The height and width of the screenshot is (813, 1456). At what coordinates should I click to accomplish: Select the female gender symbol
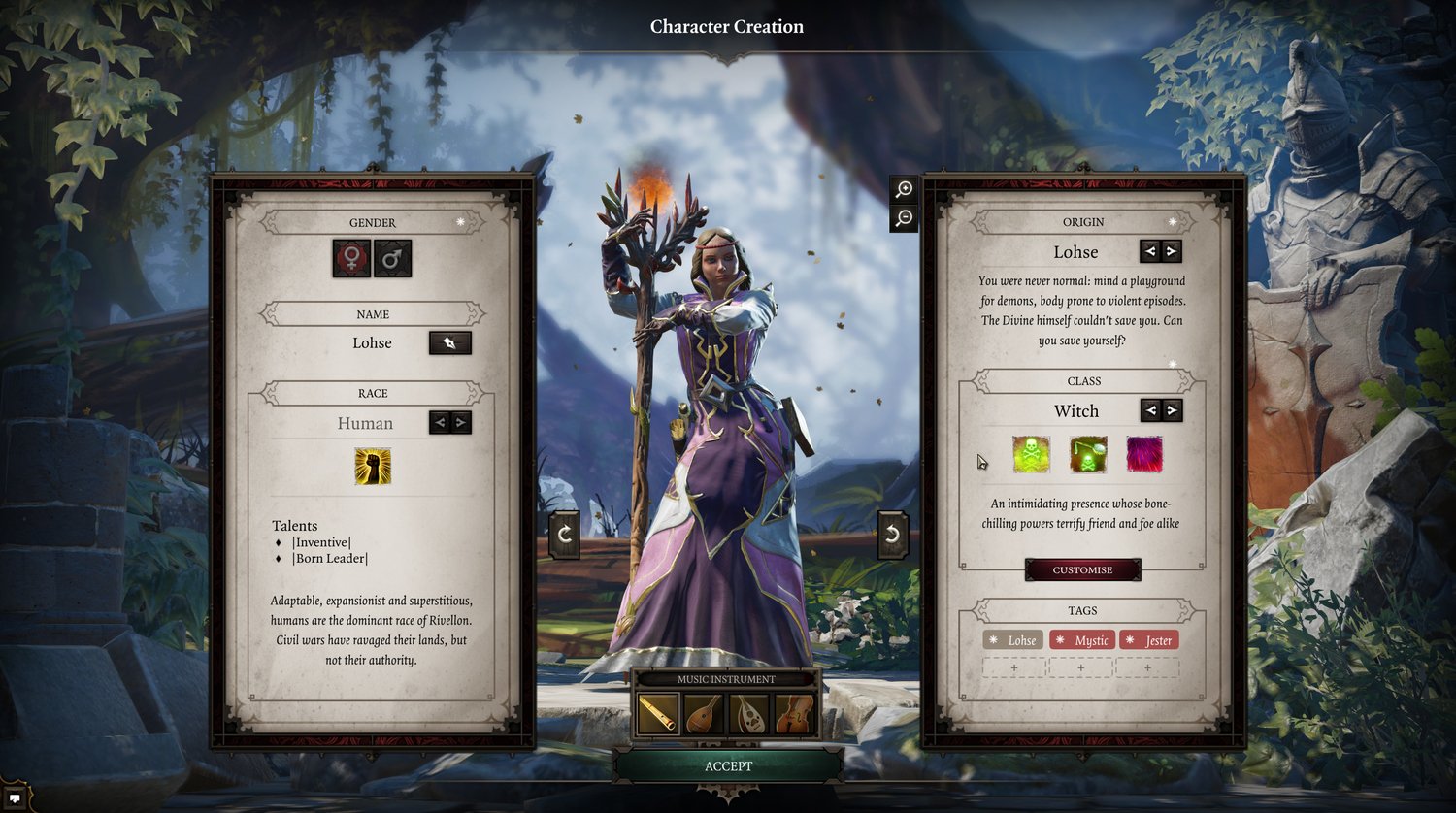[x=353, y=258]
